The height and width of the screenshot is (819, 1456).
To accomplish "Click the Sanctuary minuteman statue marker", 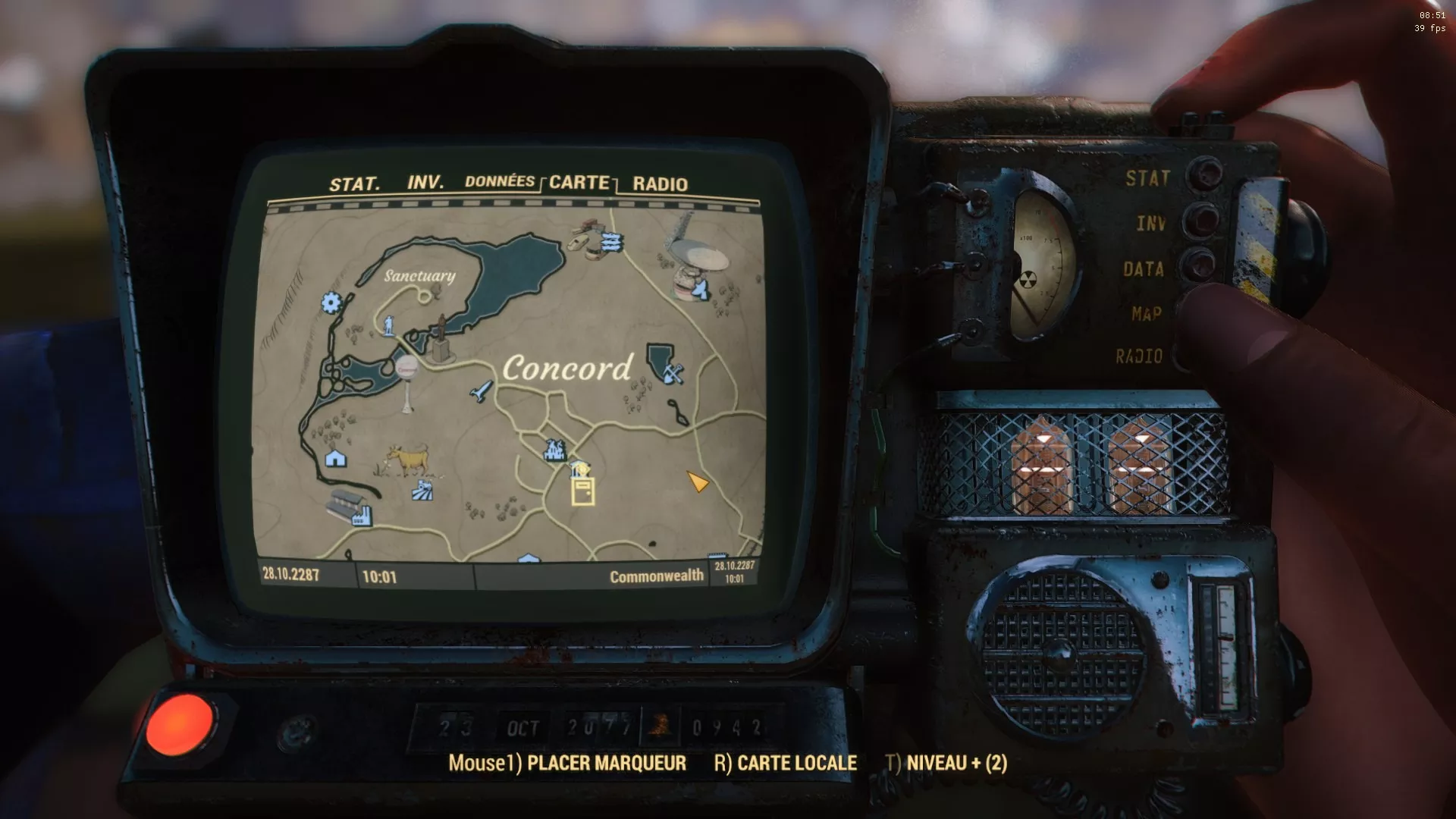I will click(389, 325).
